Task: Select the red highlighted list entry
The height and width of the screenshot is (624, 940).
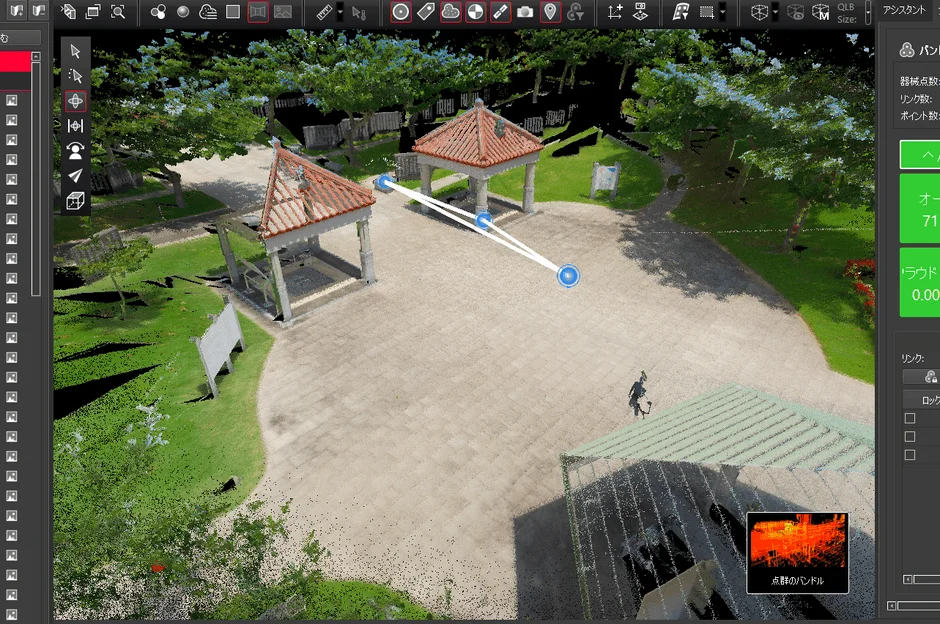Action: coord(15,61)
